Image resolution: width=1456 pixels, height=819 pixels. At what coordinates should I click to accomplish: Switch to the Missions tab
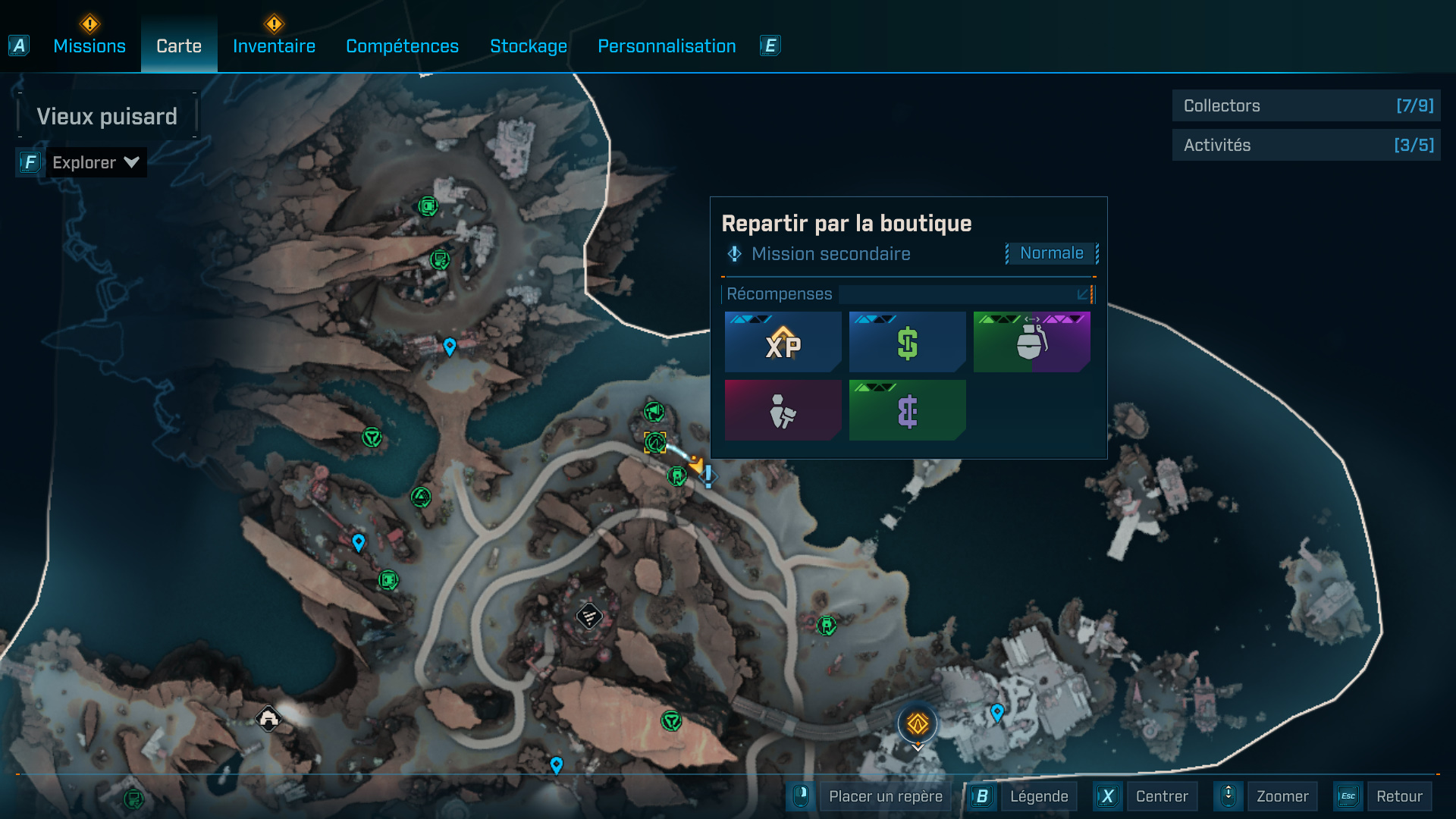(x=89, y=46)
